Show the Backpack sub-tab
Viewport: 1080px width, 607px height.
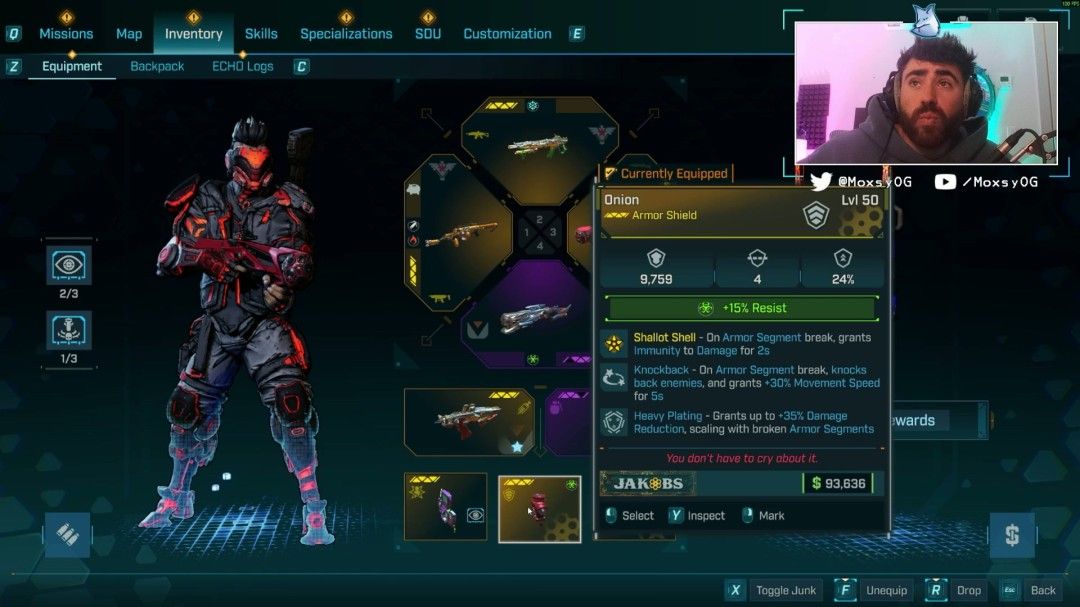(157, 66)
